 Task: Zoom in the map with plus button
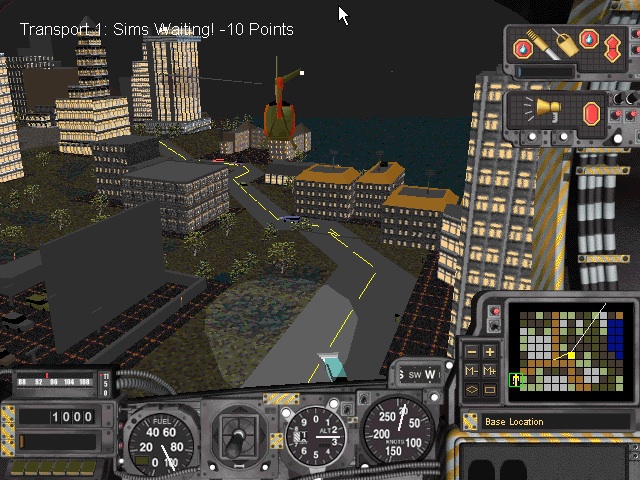[490, 352]
